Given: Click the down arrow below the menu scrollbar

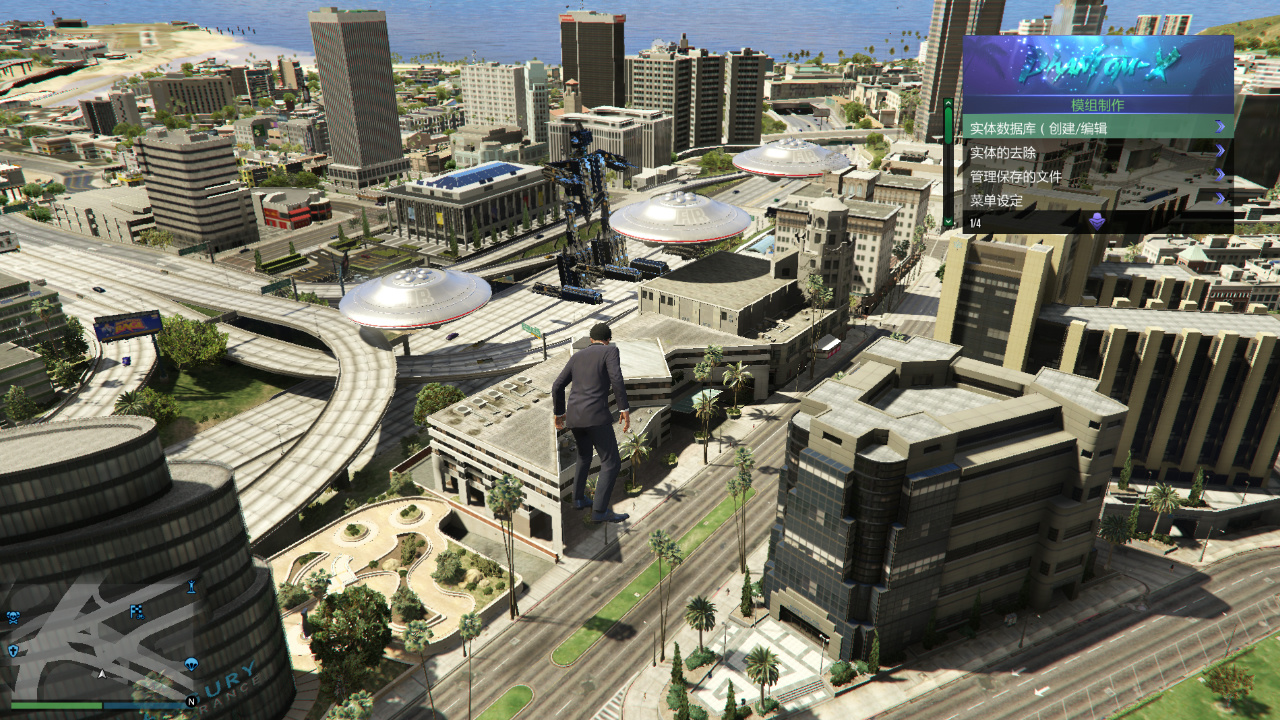Looking at the screenshot, I should (948, 221).
